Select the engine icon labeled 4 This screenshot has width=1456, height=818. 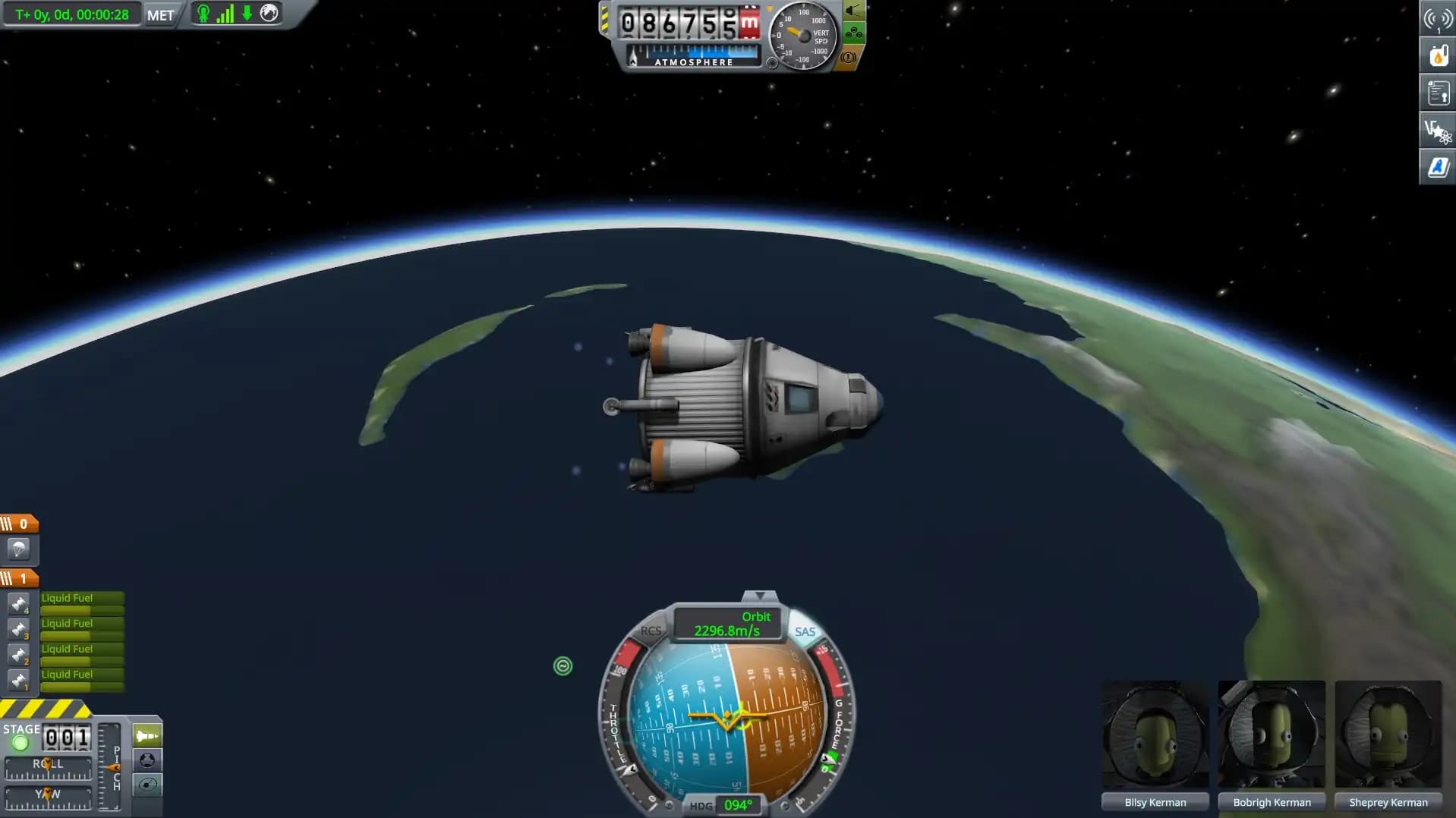(x=18, y=603)
